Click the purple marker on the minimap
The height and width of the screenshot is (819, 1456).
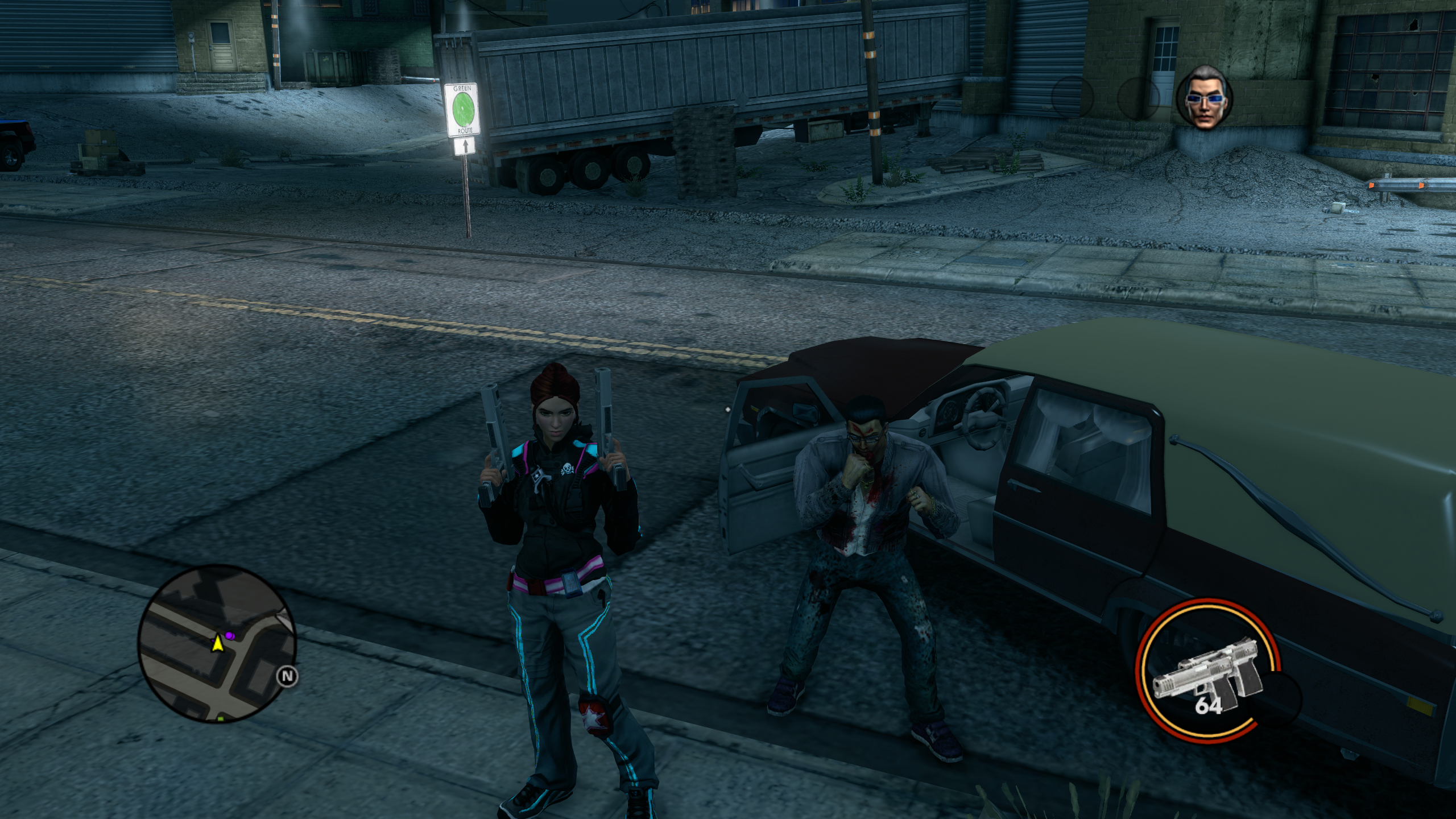point(229,635)
